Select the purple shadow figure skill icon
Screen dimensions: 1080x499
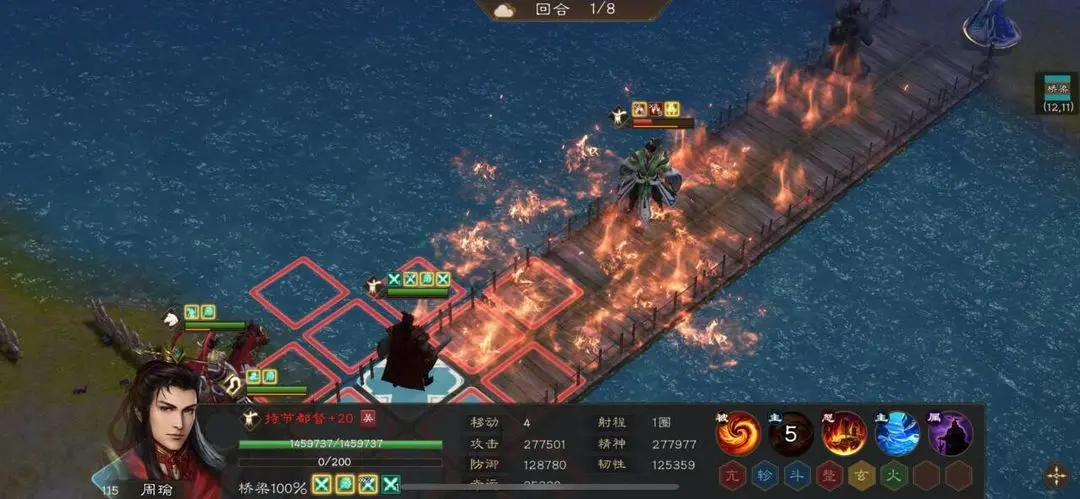(x=949, y=433)
